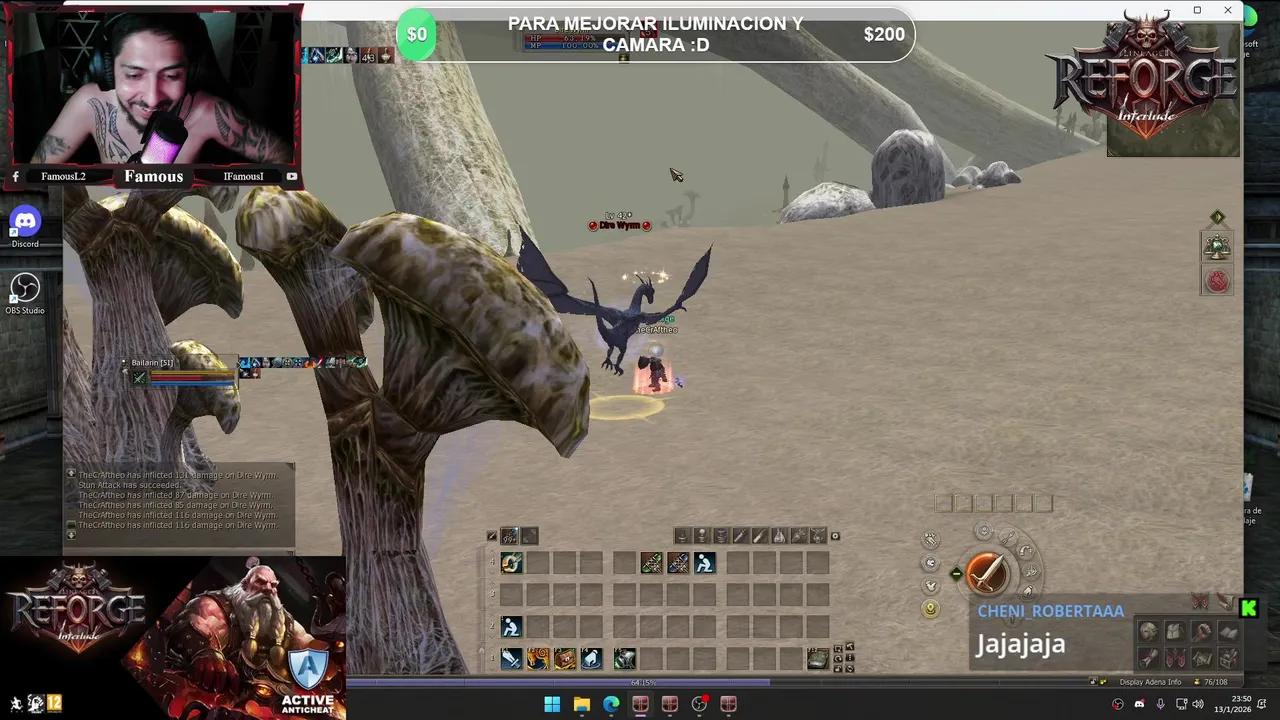Screen dimensions: 1280x720
Task: Click the up arrow above the combat log
Action: pos(71,474)
